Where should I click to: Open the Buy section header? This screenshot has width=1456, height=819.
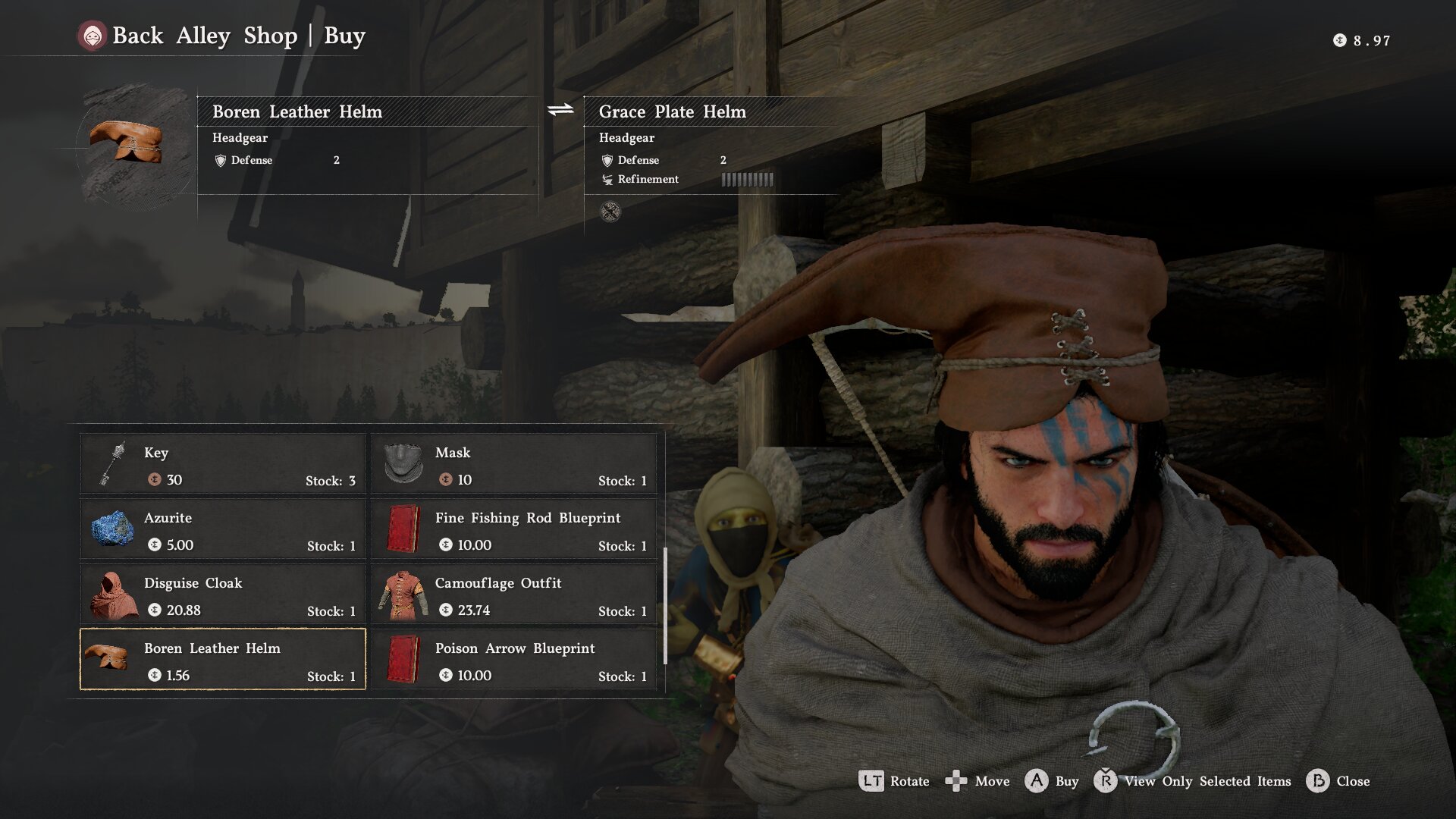point(345,35)
